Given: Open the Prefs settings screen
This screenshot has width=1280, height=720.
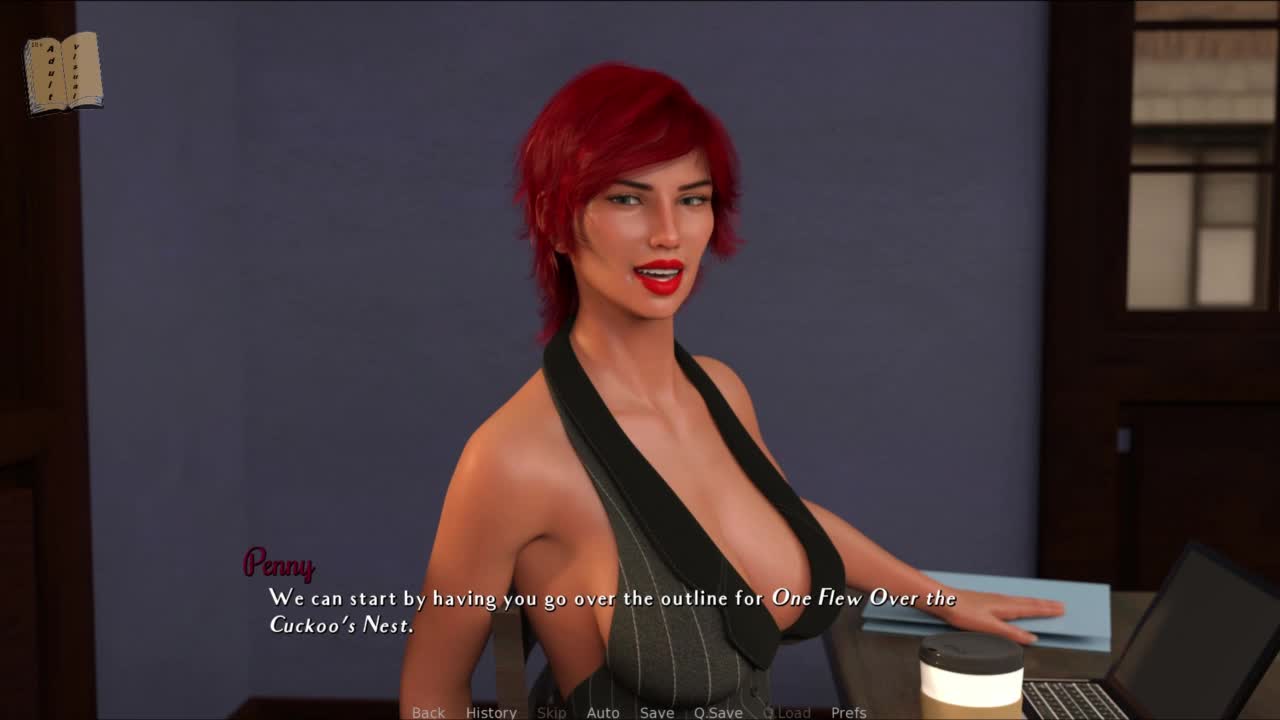Looking at the screenshot, I should [849, 712].
